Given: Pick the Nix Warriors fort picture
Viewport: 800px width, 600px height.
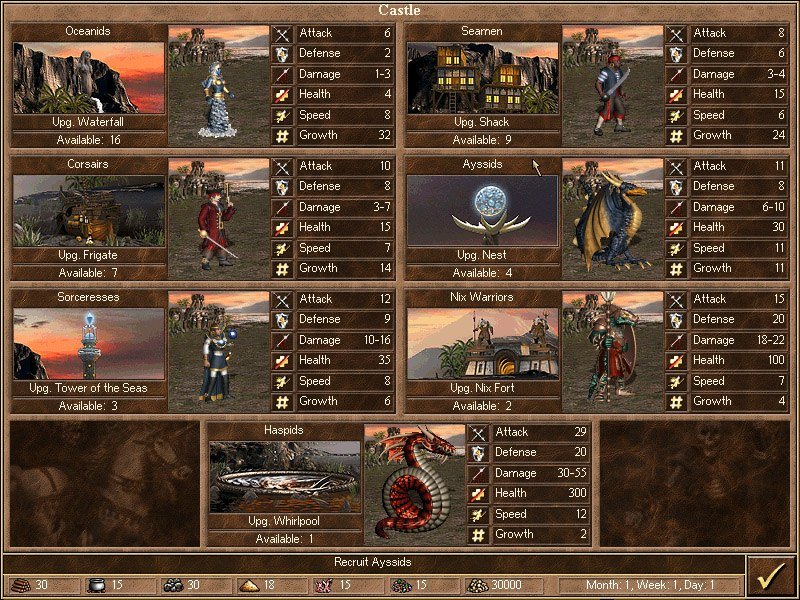Looking at the screenshot, I should (482, 343).
